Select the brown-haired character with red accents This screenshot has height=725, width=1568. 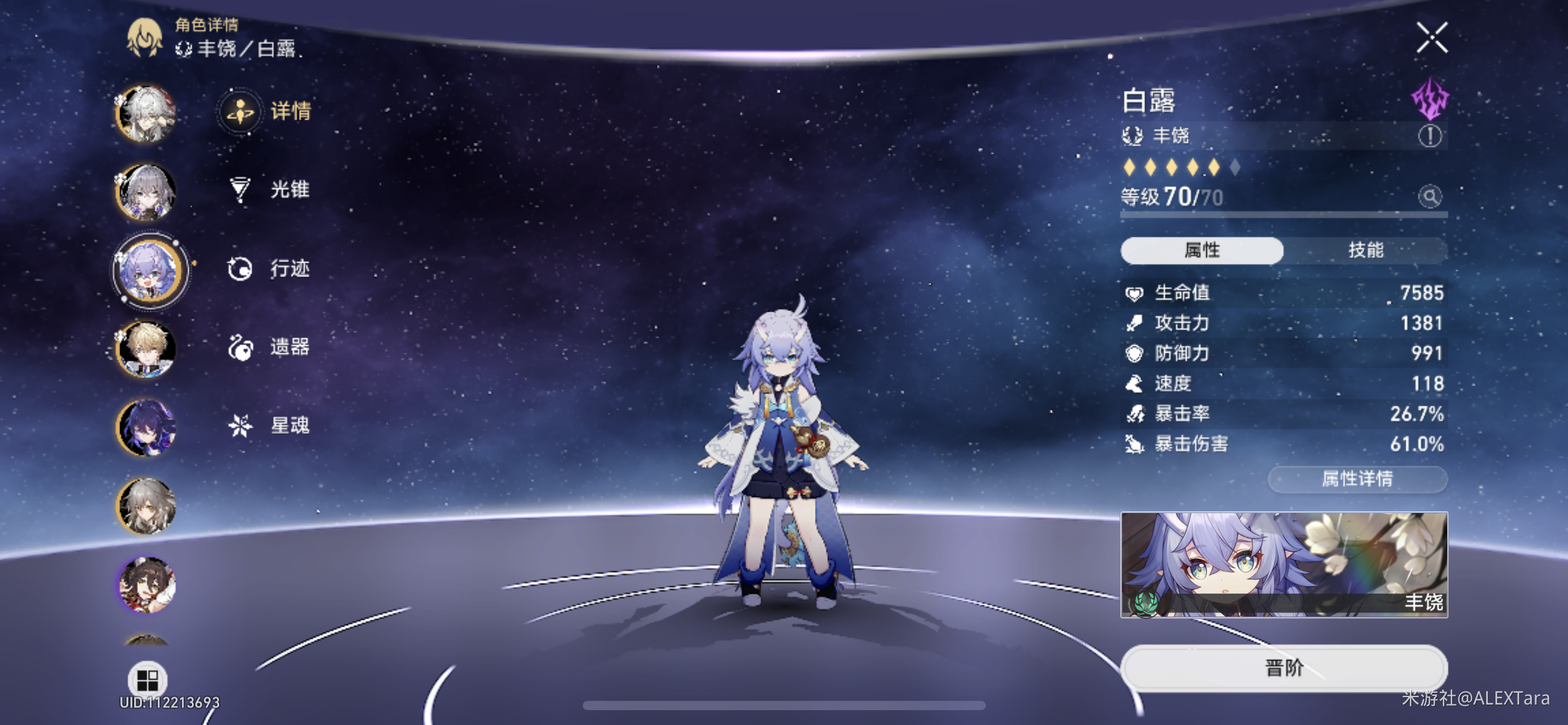click(x=147, y=584)
